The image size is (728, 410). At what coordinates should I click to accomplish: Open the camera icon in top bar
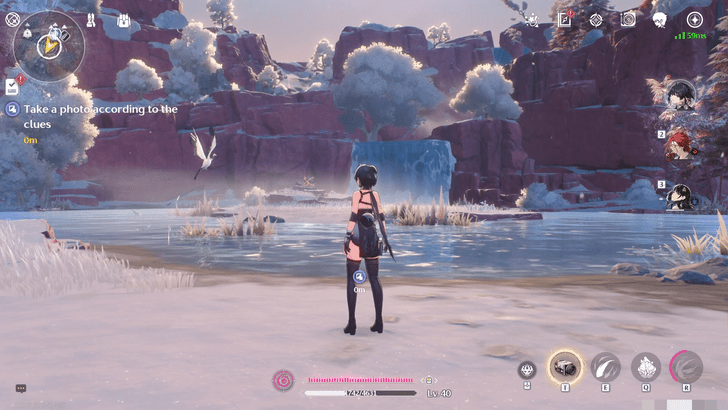628,19
